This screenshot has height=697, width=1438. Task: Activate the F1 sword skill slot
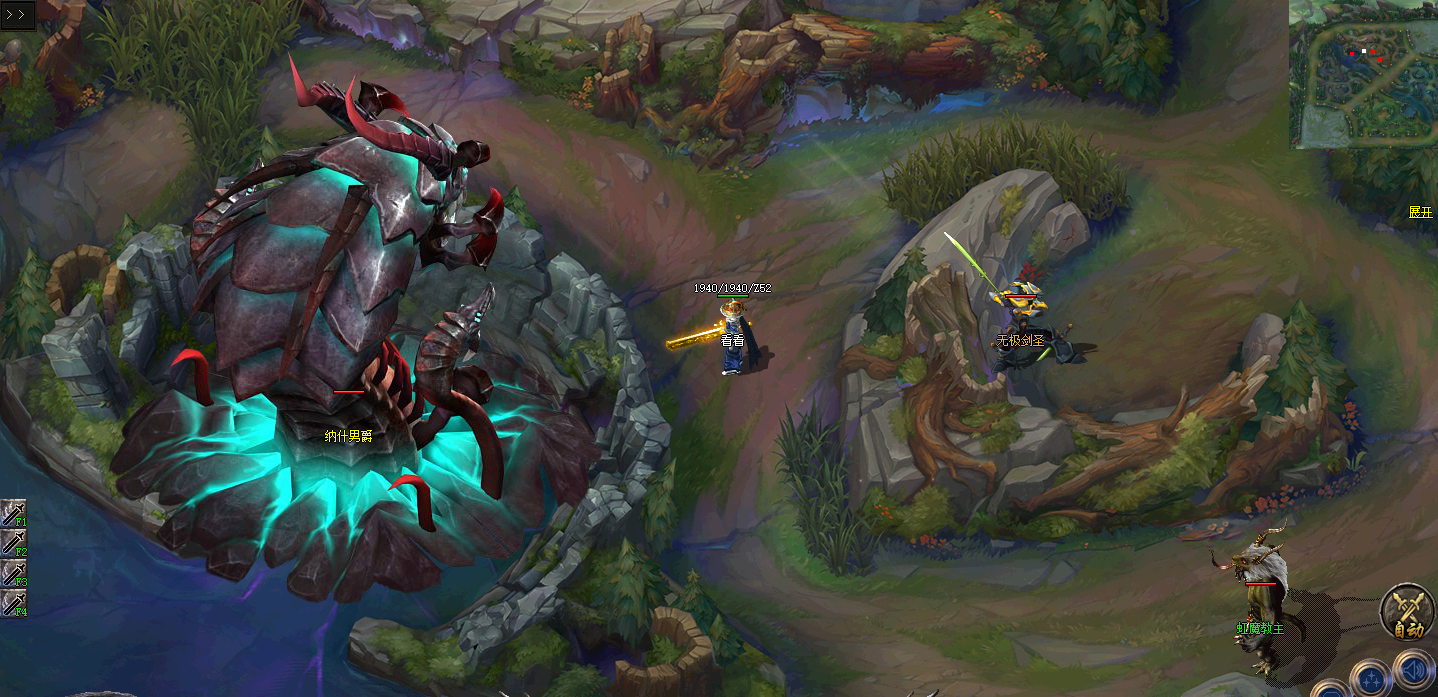(x=13, y=513)
